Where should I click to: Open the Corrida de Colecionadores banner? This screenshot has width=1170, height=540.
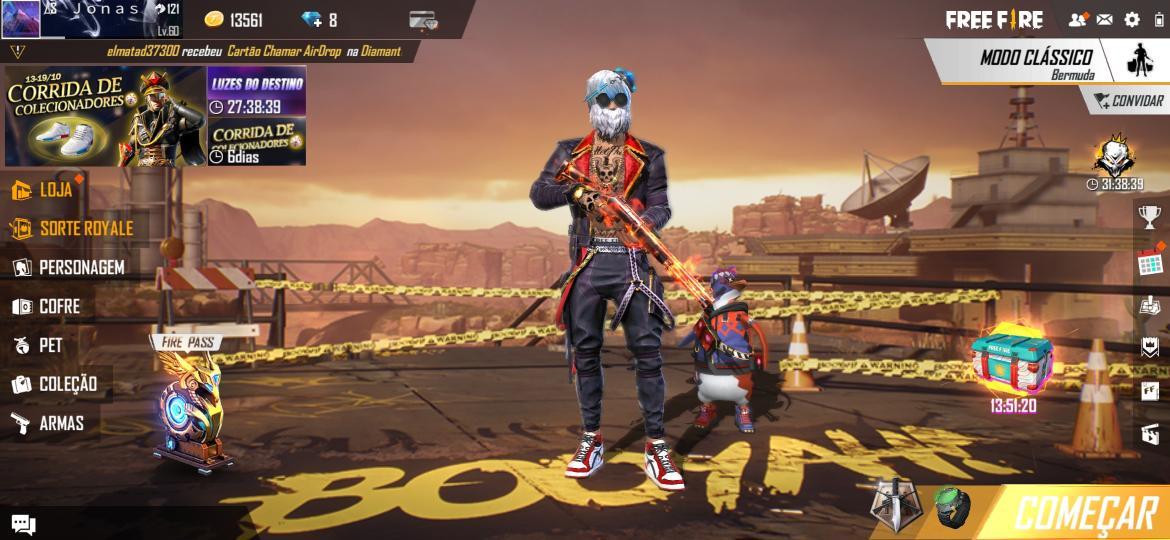[x=105, y=116]
